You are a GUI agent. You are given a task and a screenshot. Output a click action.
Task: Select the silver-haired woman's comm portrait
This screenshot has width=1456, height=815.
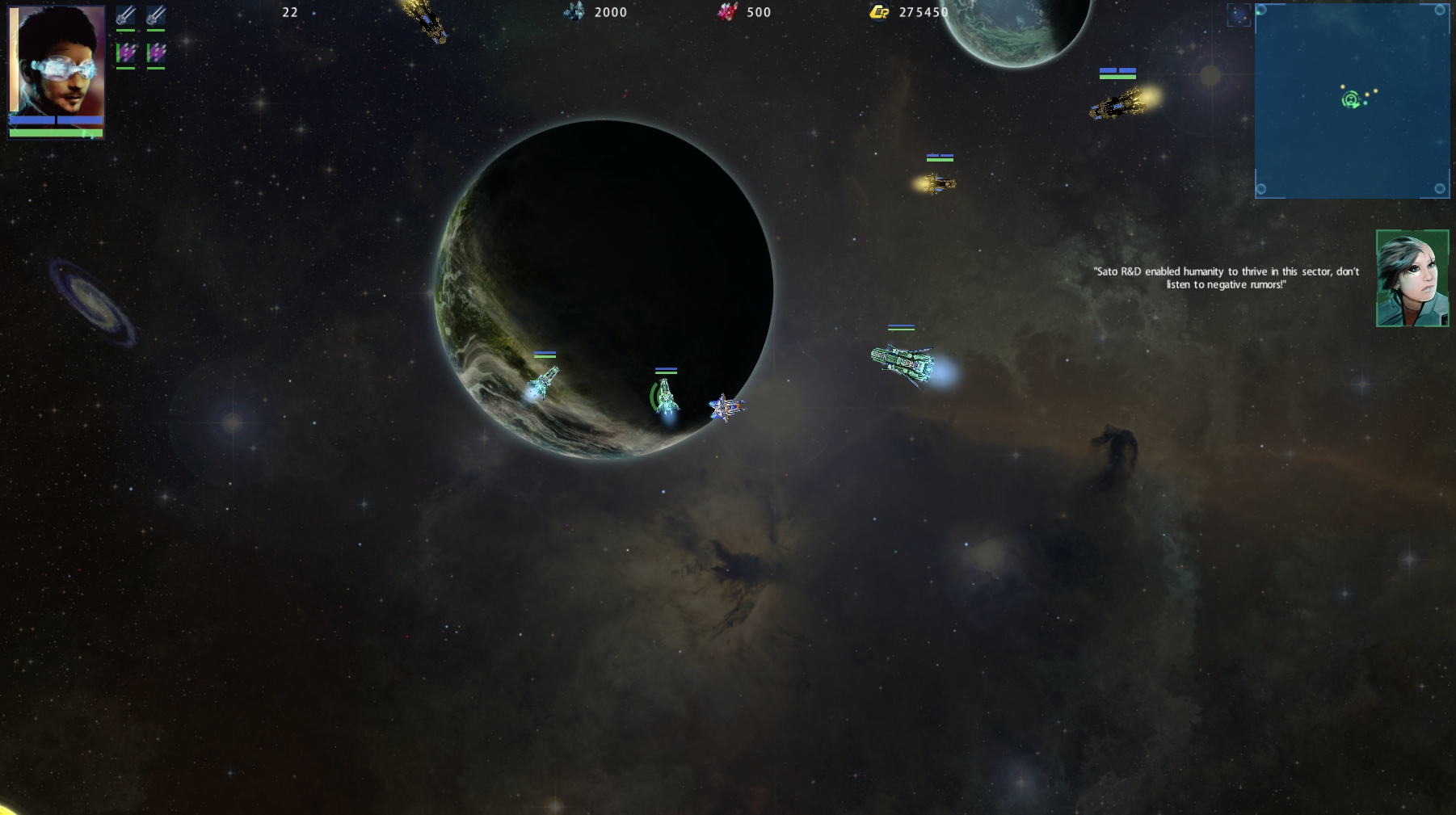coord(1412,279)
